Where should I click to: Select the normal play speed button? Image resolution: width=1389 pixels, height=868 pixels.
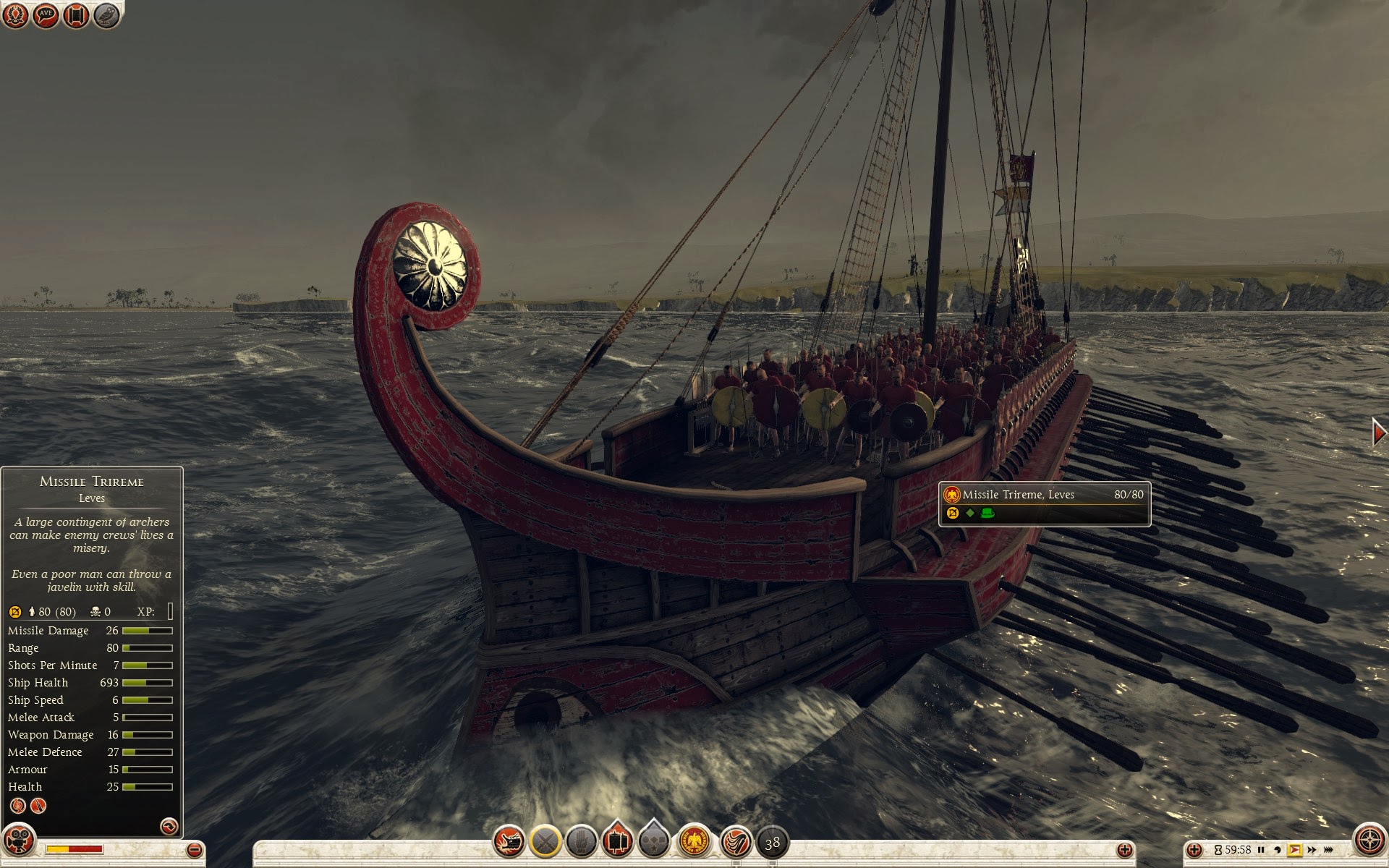pyautogui.click(x=1294, y=850)
